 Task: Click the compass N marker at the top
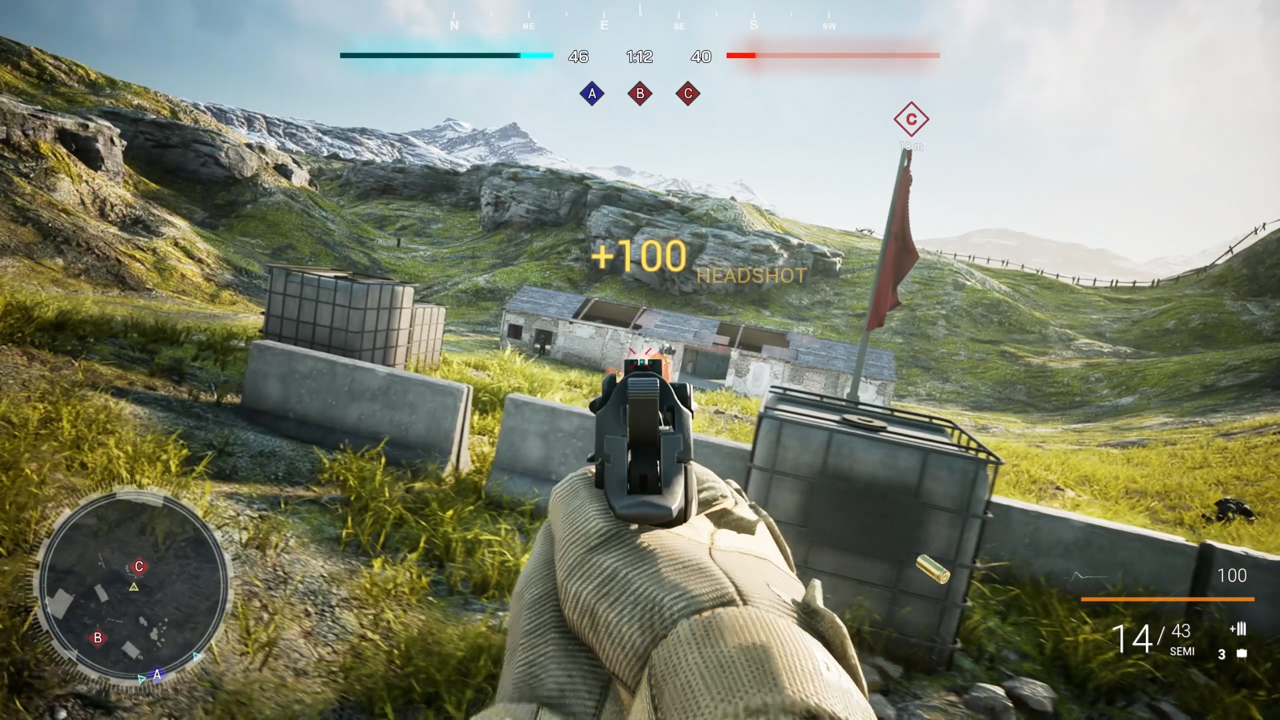point(455,25)
